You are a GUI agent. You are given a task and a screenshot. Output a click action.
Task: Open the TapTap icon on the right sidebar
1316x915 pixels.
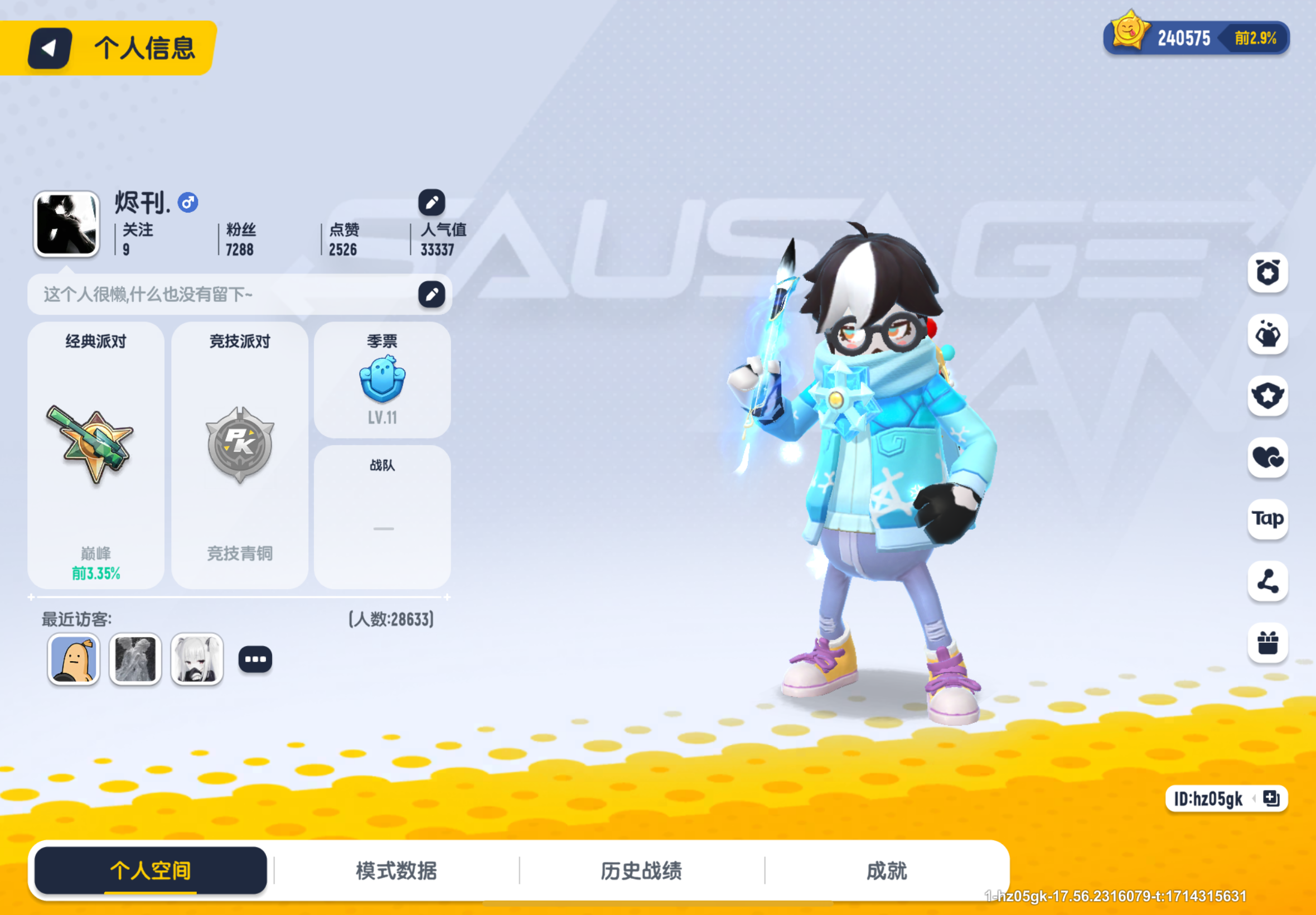point(1268,518)
